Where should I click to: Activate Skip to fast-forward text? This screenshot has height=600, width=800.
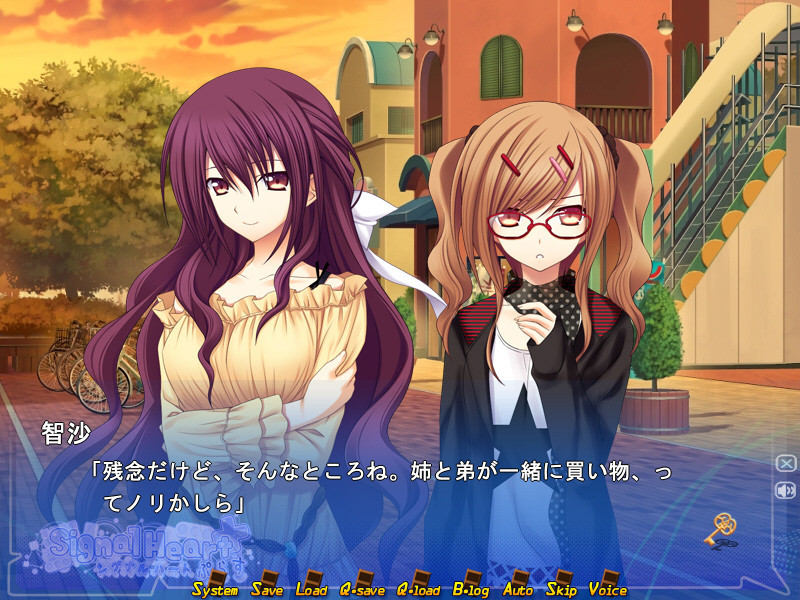tap(560, 588)
